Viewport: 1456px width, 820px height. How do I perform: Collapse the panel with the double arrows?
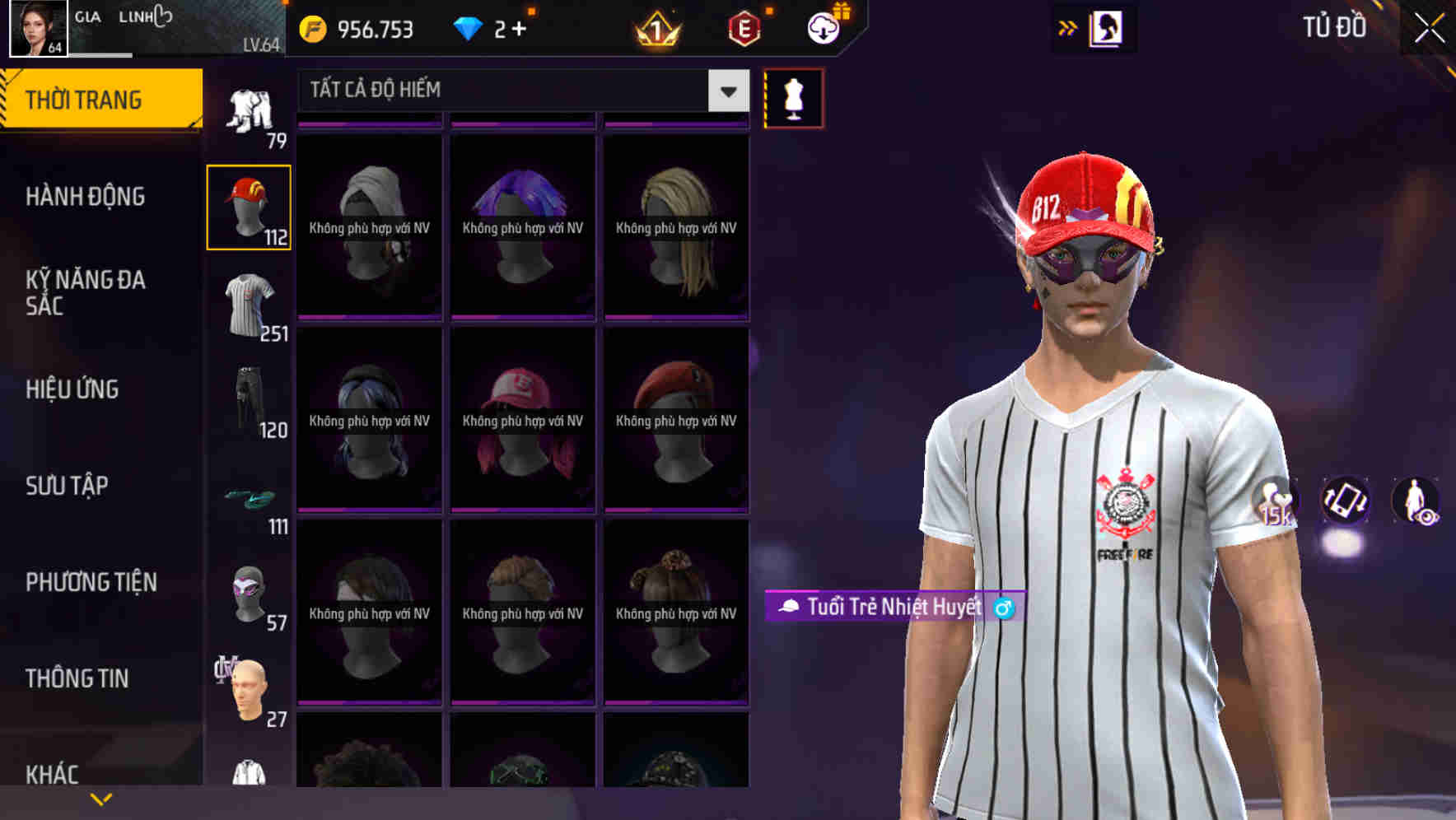(x=1068, y=26)
